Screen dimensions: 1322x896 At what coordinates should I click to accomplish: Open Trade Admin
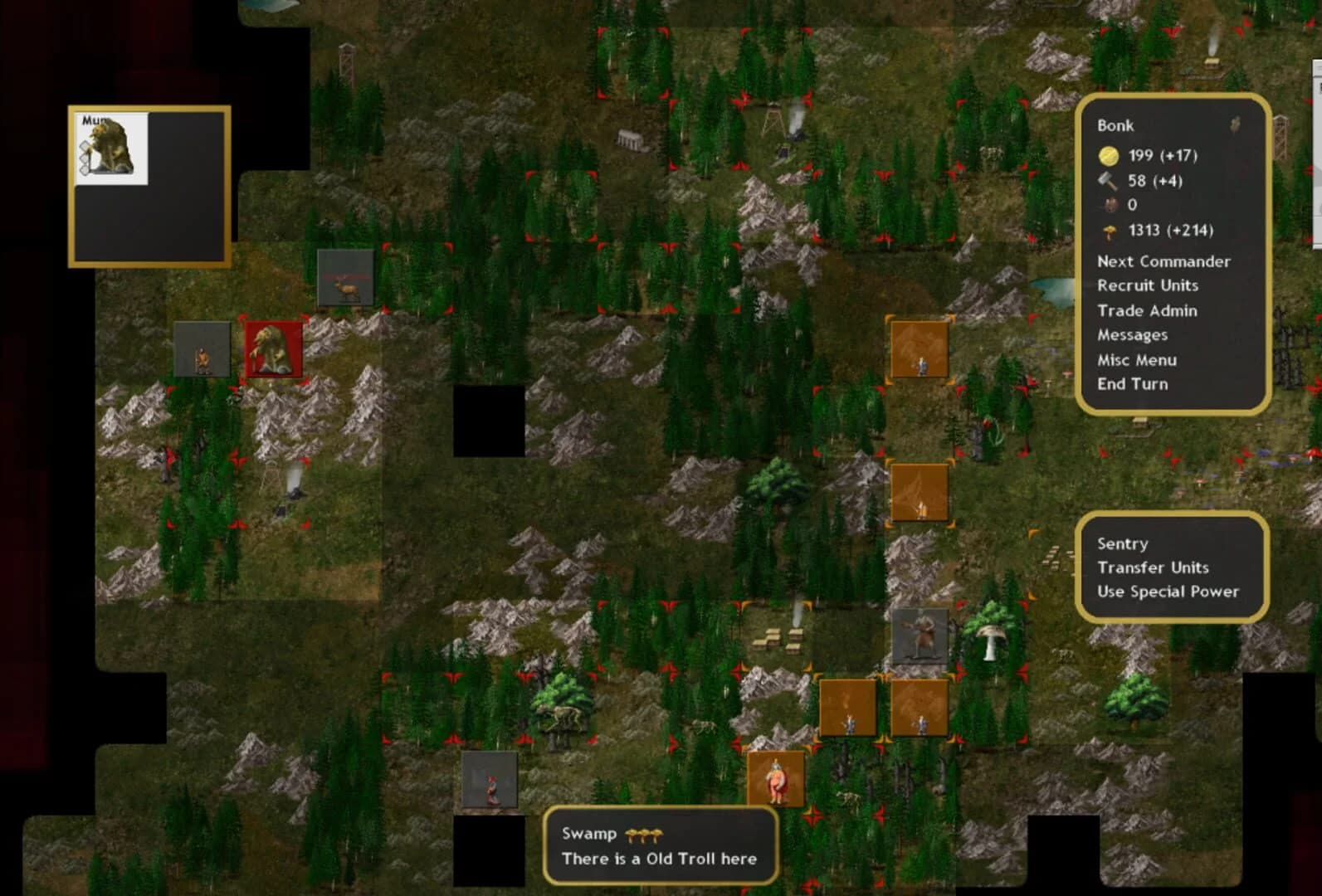tap(1148, 310)
